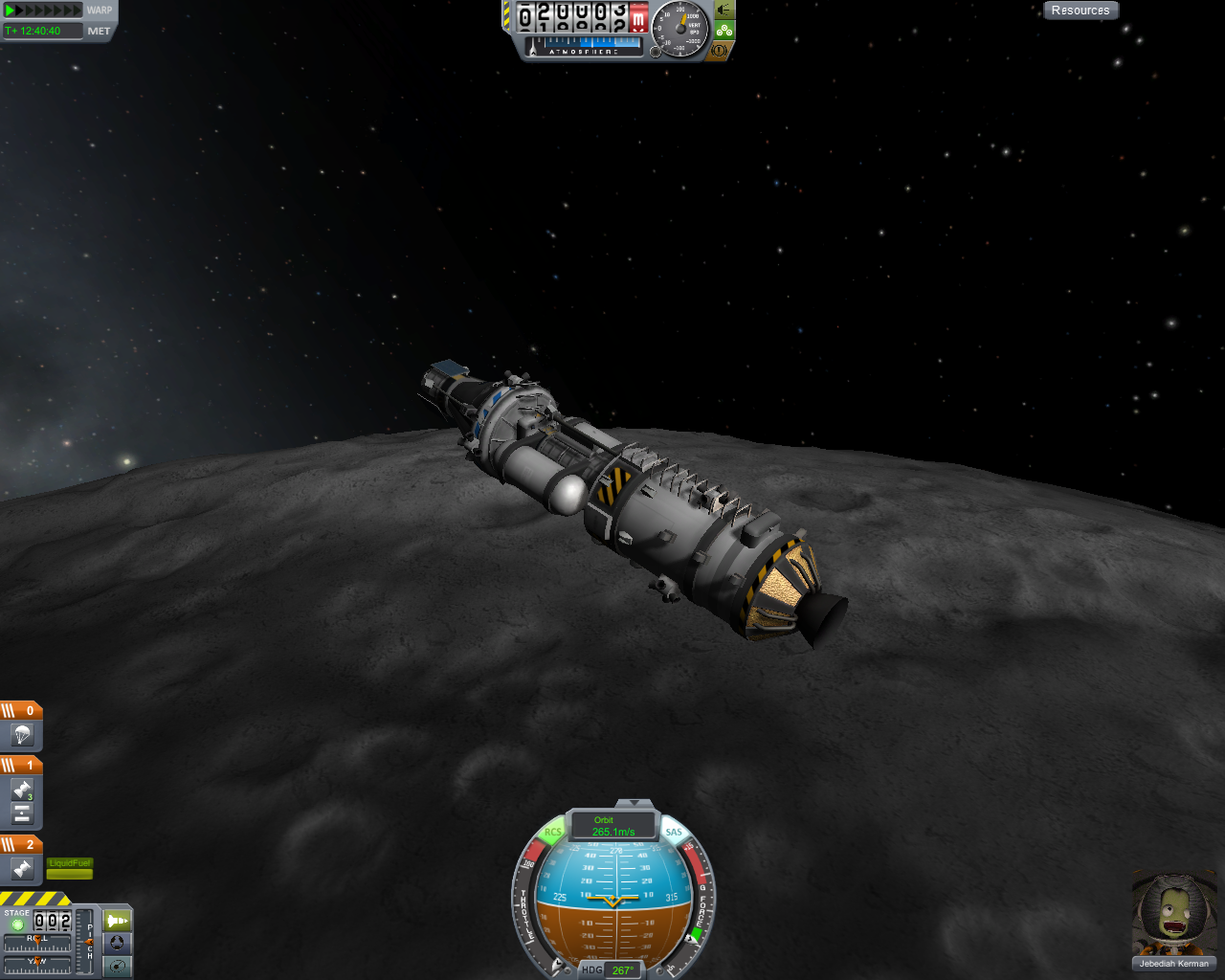Select the decoupler icon in stage 1
This screenshot has height=980, width=1225.
(x=22, y=813)
